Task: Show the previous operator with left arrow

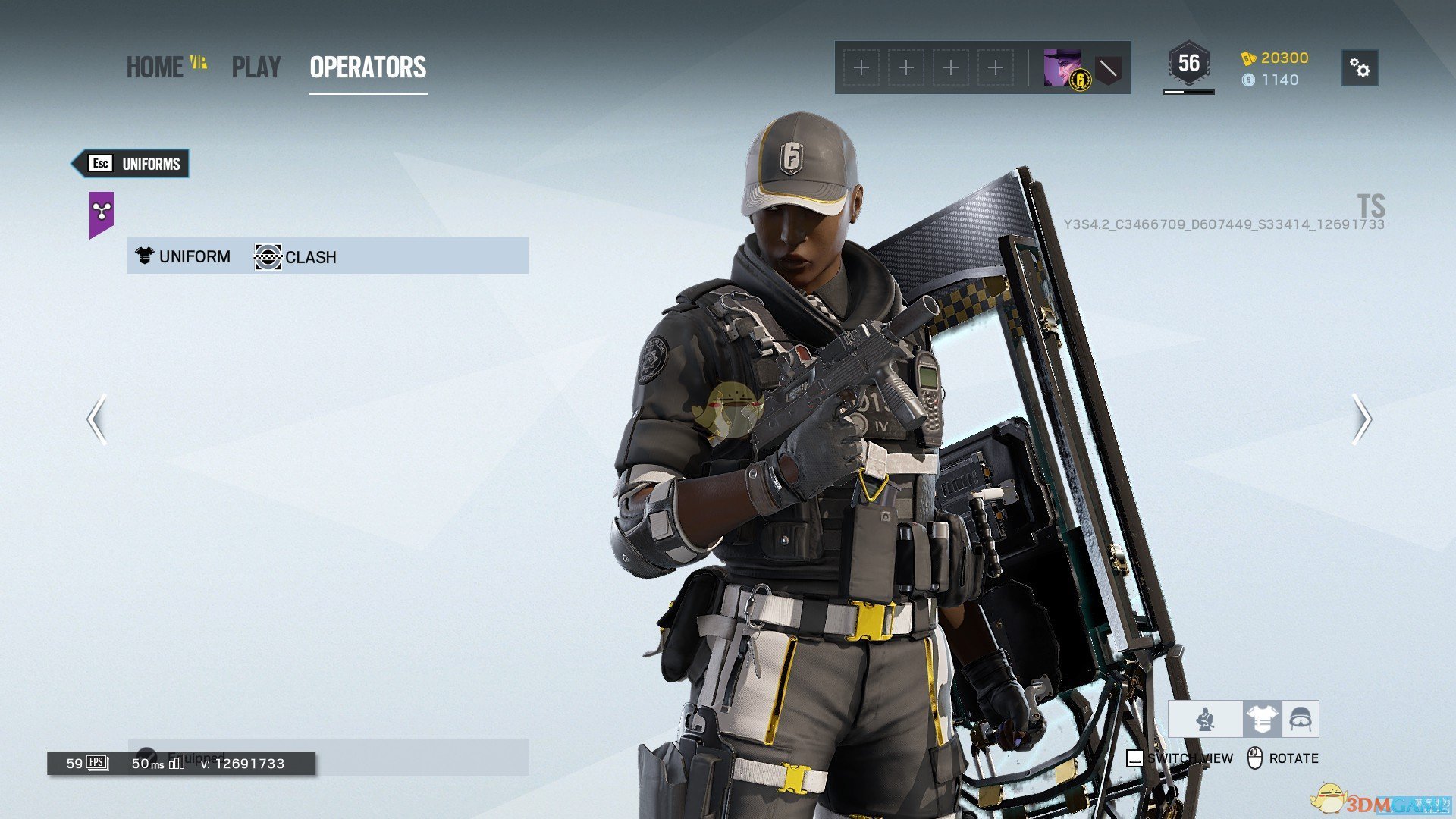Action: tap(96, 419)
